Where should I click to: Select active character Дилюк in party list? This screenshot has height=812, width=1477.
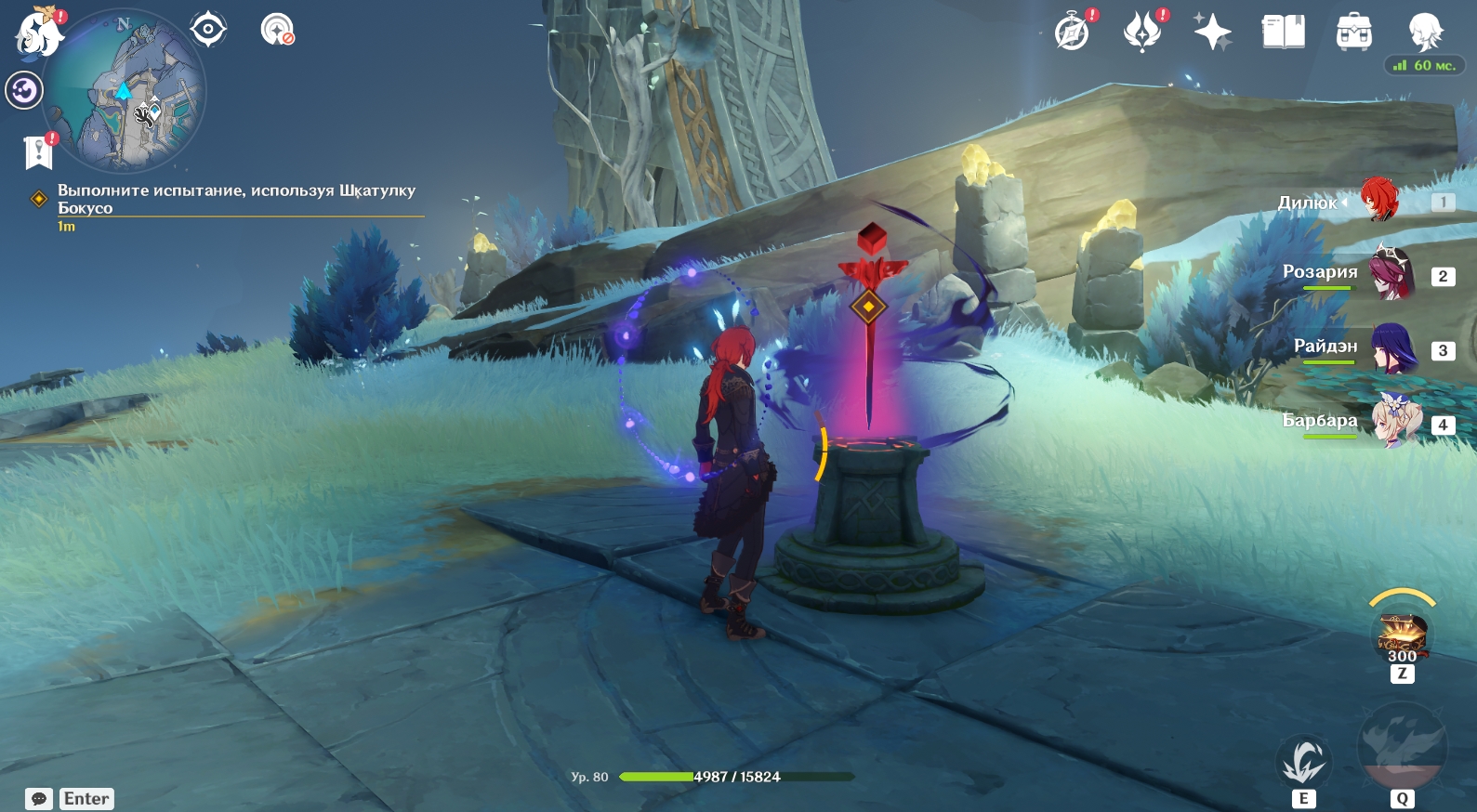1379,201
